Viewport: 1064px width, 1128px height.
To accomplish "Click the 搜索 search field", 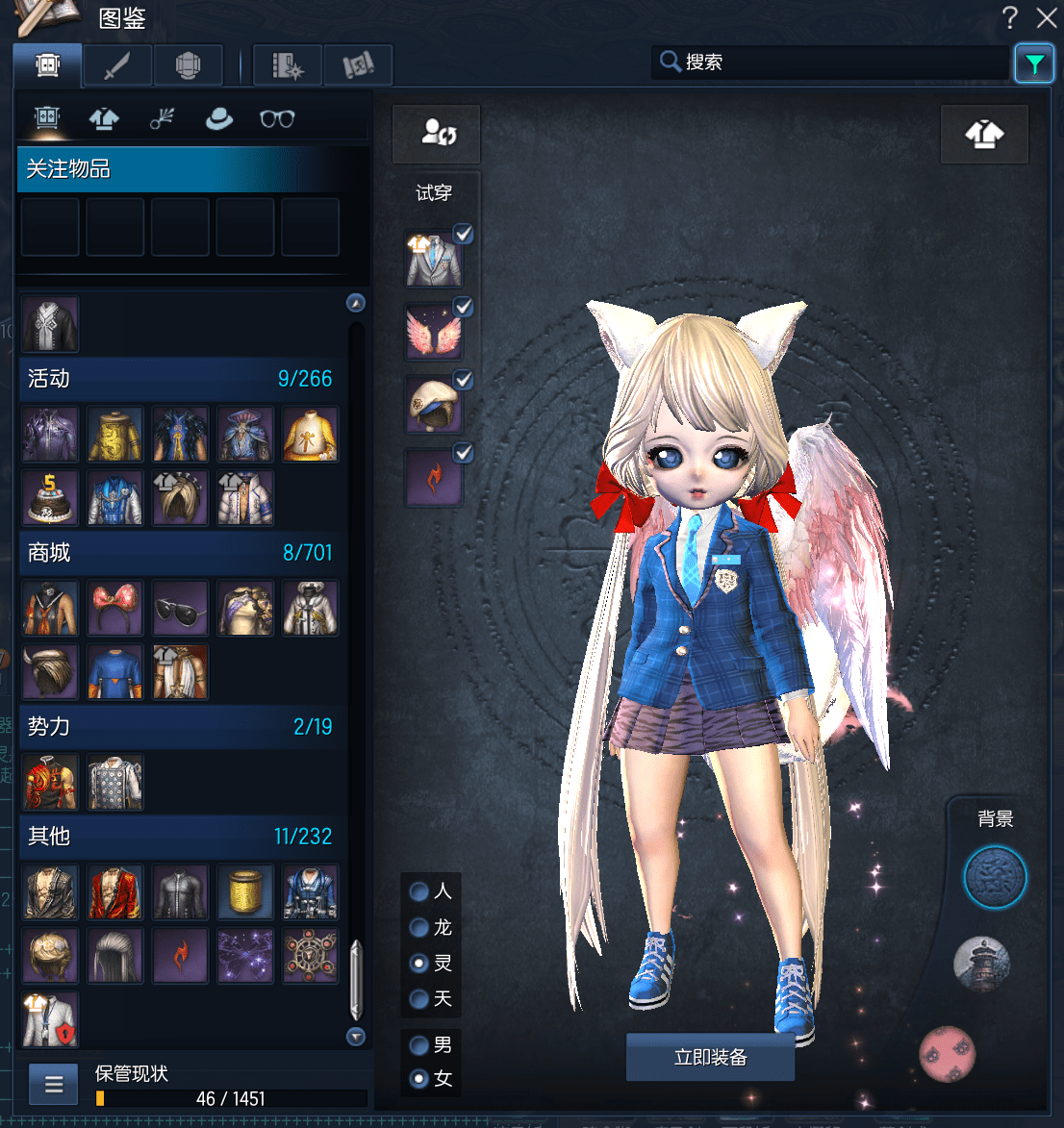I will [837, 63].
